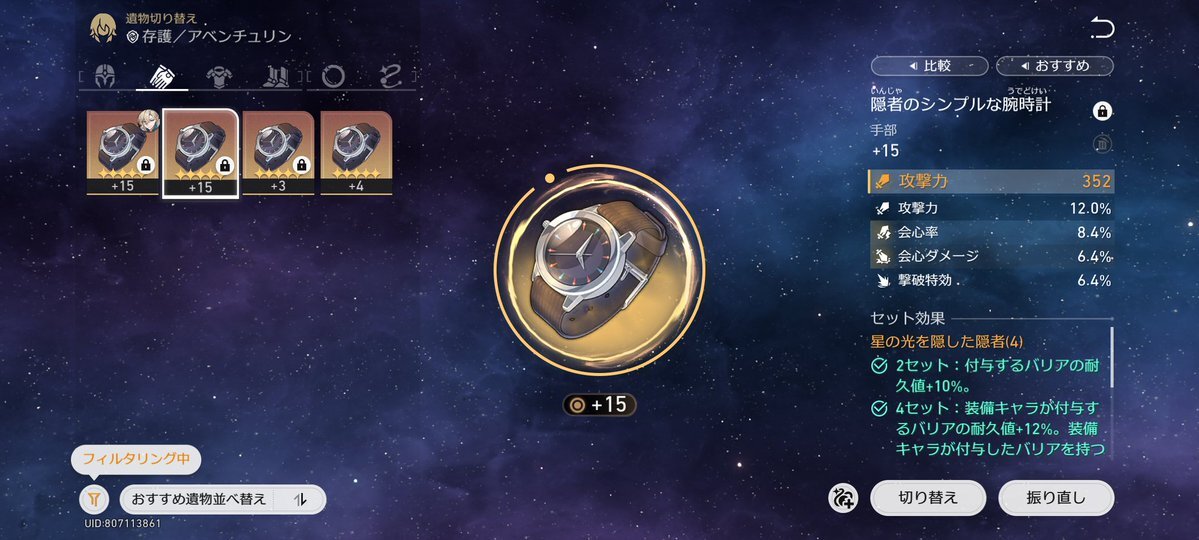Select the +4 wristwatch relic
Image resolution: width=1199 pixels, height=540 pixels.
356,152
